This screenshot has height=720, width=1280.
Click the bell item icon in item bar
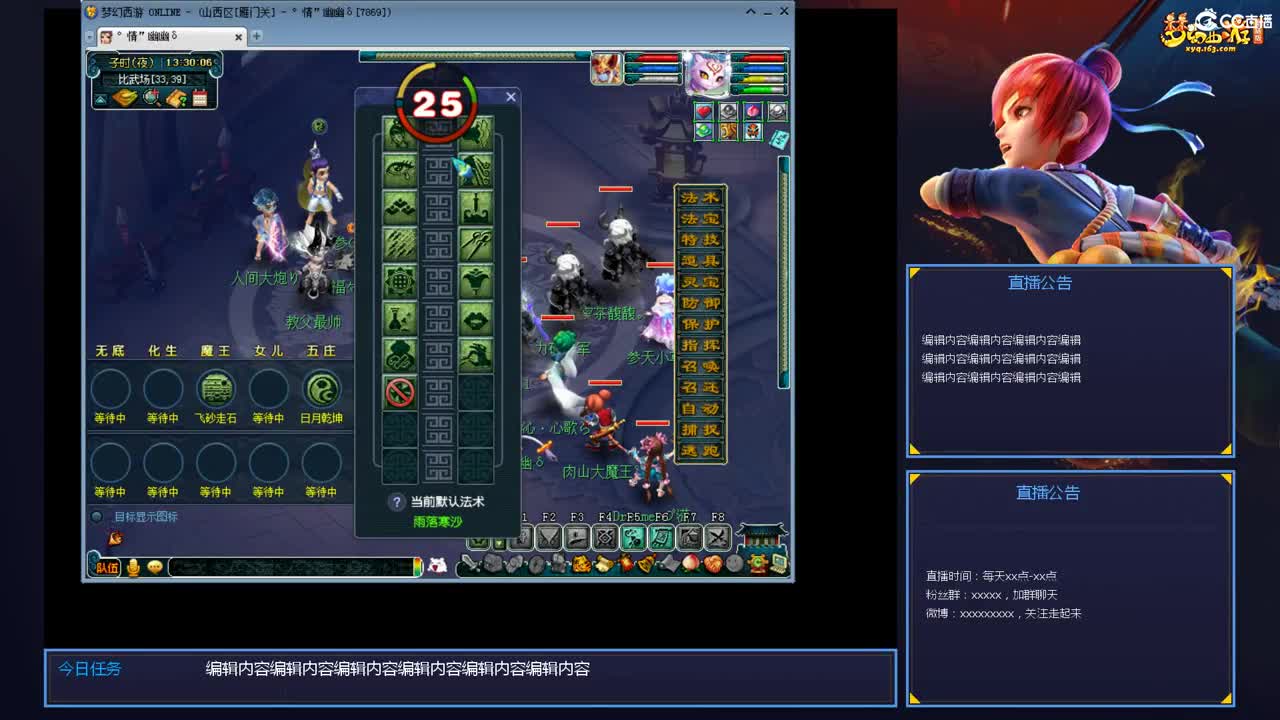click(x=645, y=564)
